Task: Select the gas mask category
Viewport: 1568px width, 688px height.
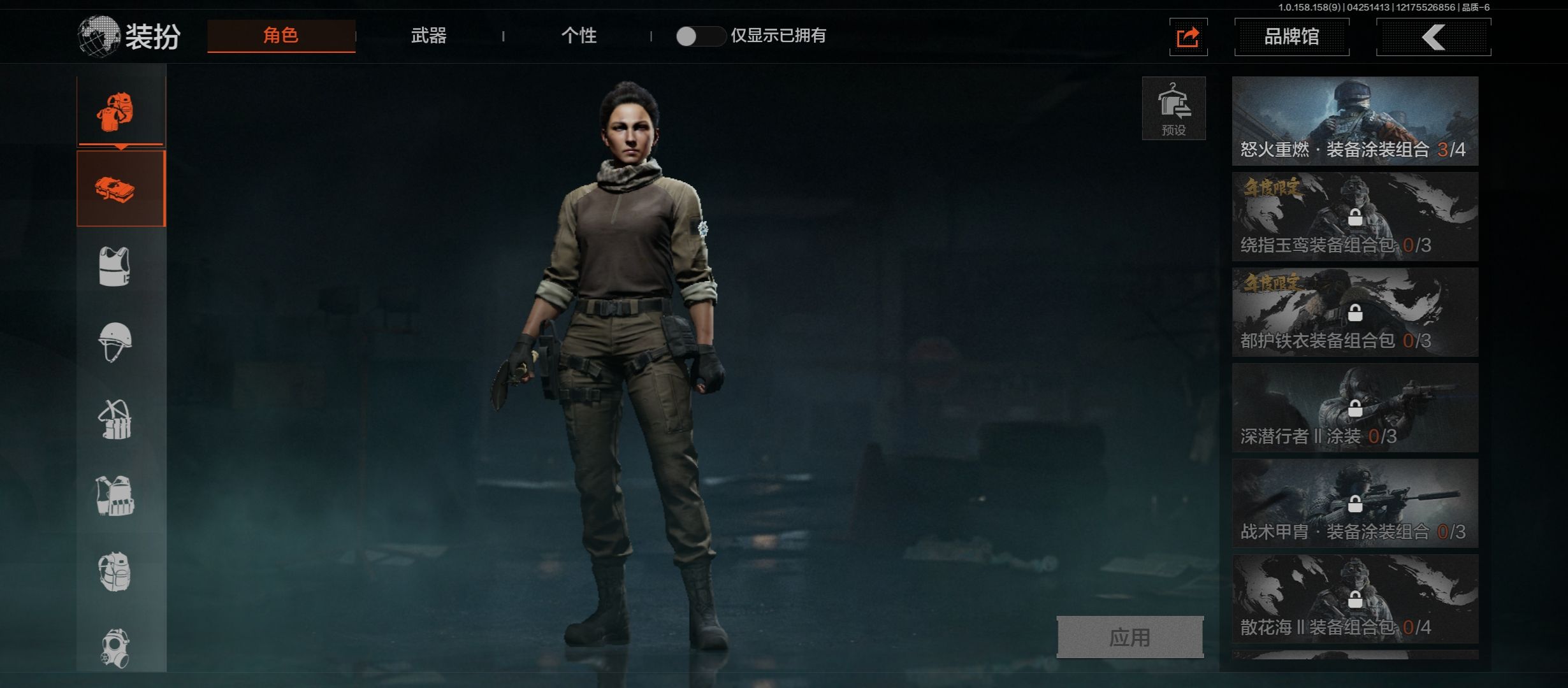Action: pyautogui.click(x=115, y=648)
